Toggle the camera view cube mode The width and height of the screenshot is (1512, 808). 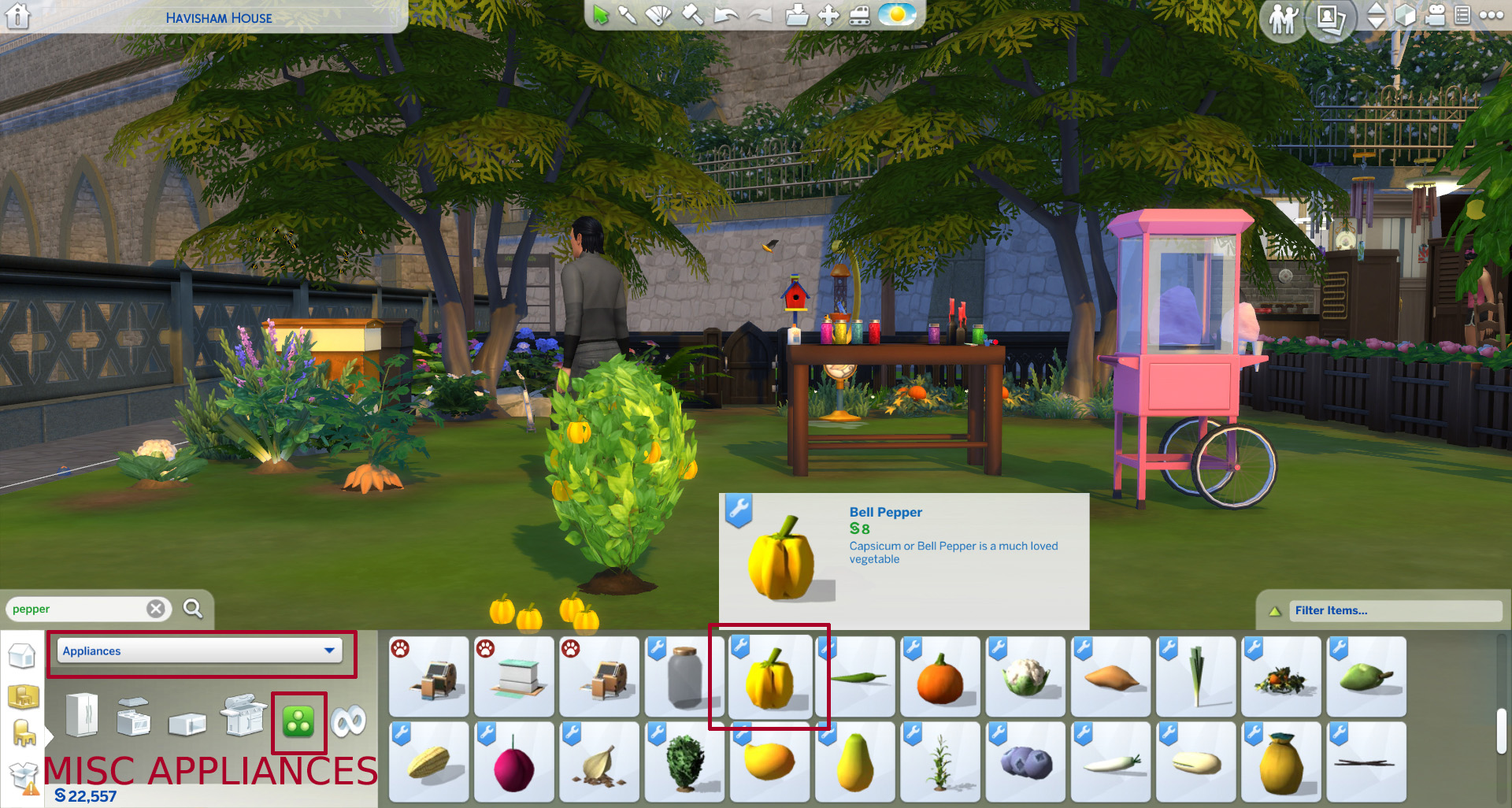[1405, 16]
